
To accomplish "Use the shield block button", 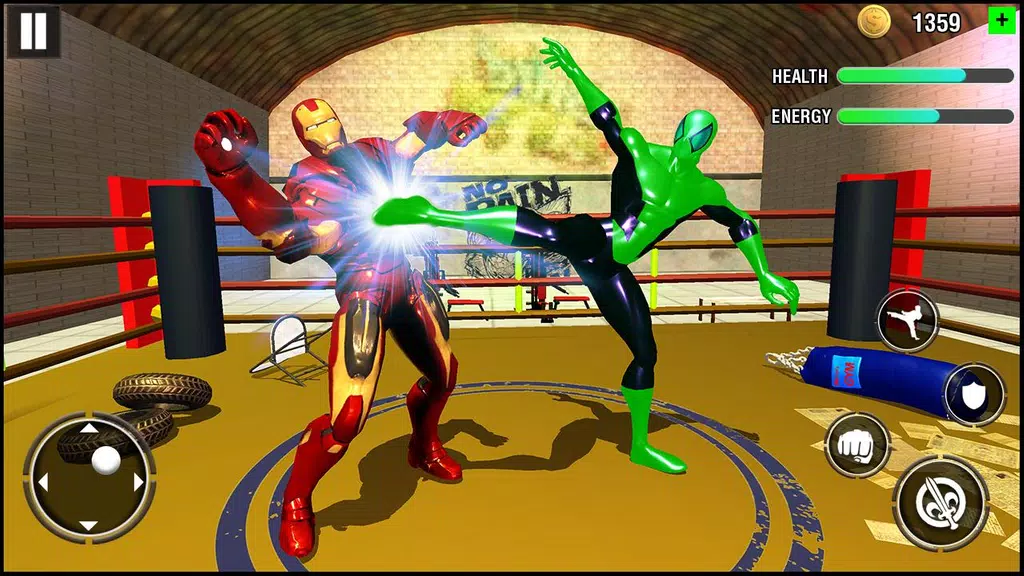I will pos(974,394).
